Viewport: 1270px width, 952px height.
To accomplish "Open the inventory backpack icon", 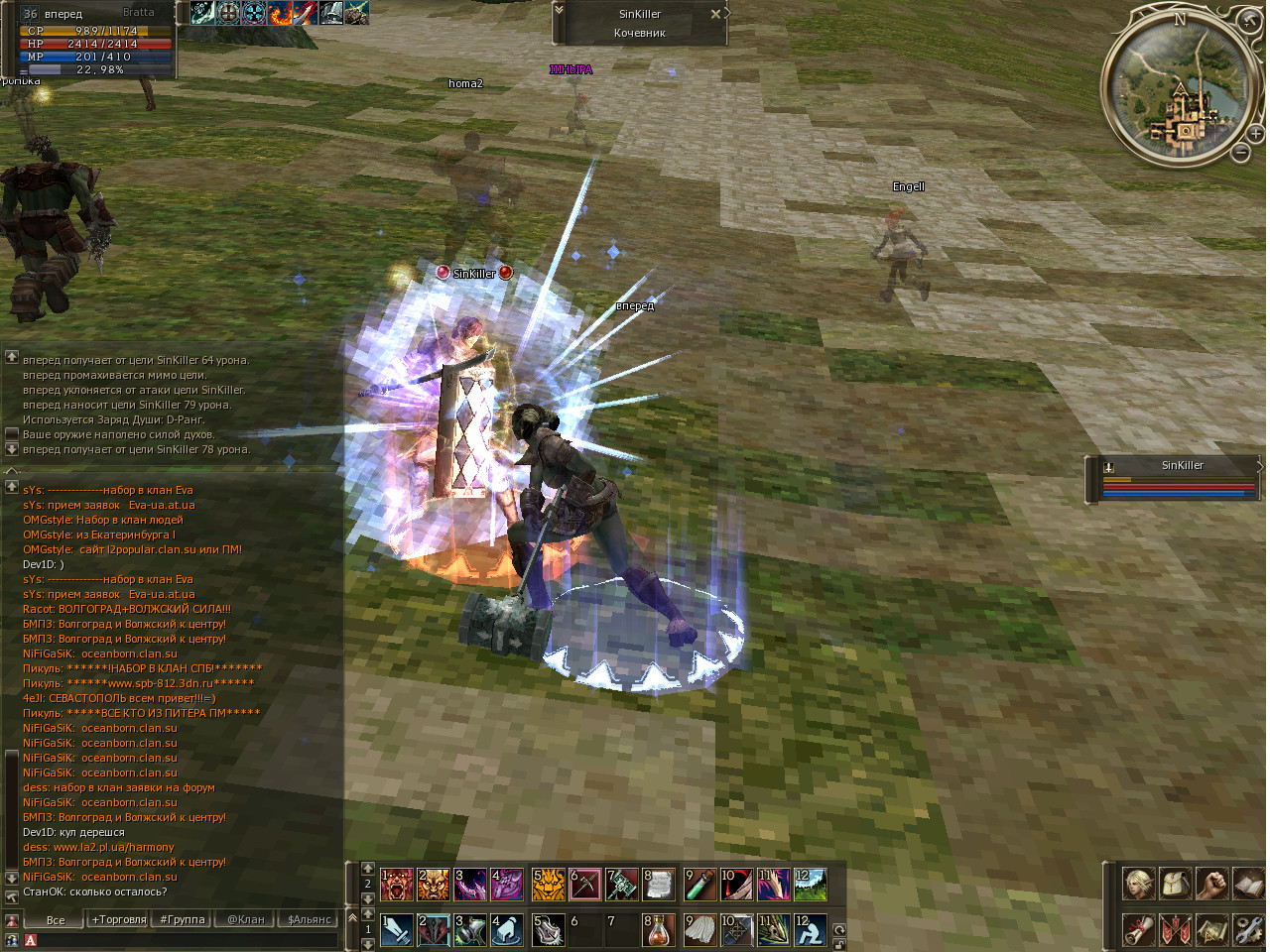I will pyautogui.click(x=1175, y=884).
